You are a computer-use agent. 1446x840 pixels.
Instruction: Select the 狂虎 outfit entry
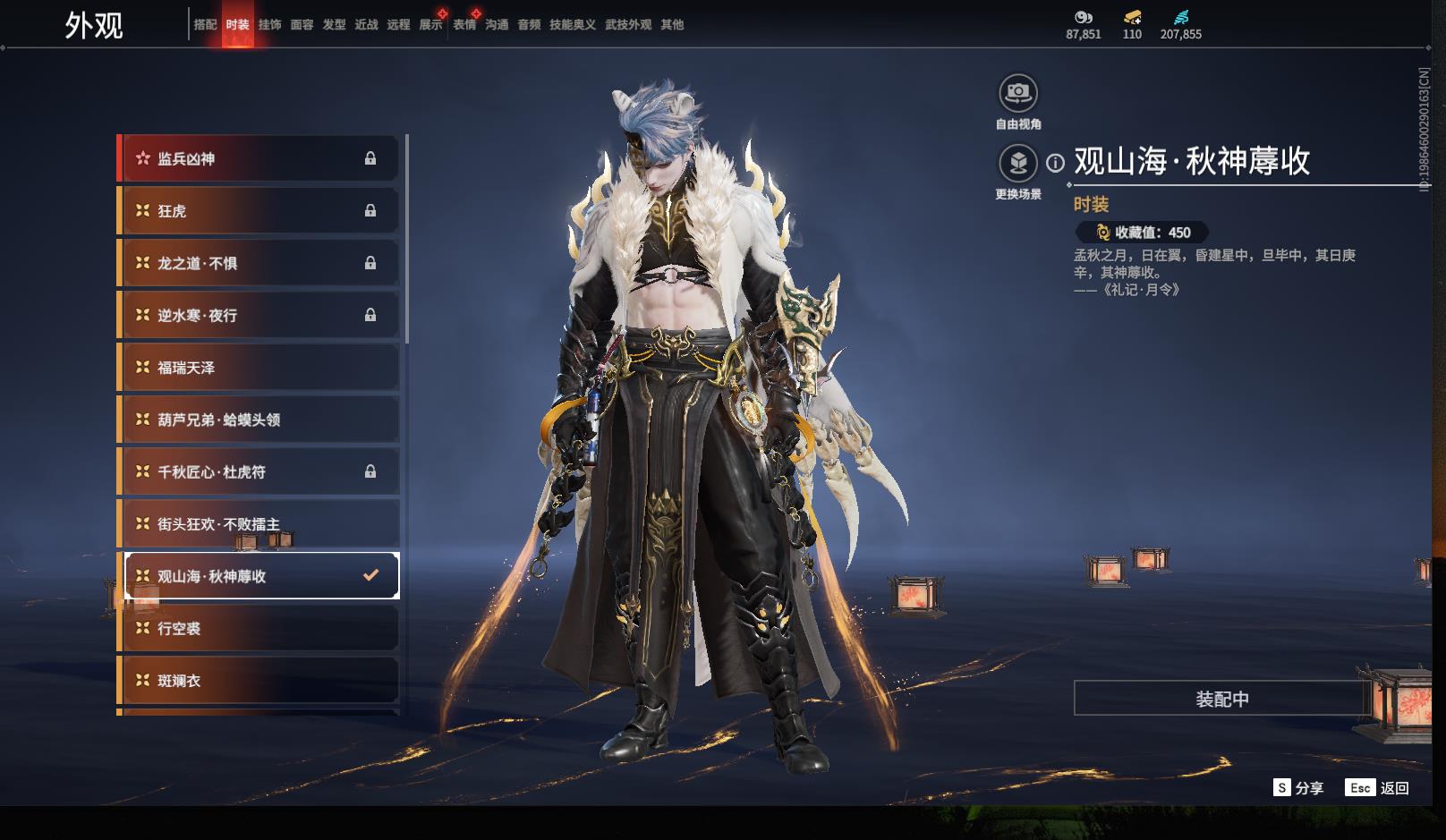pos(259,211)
